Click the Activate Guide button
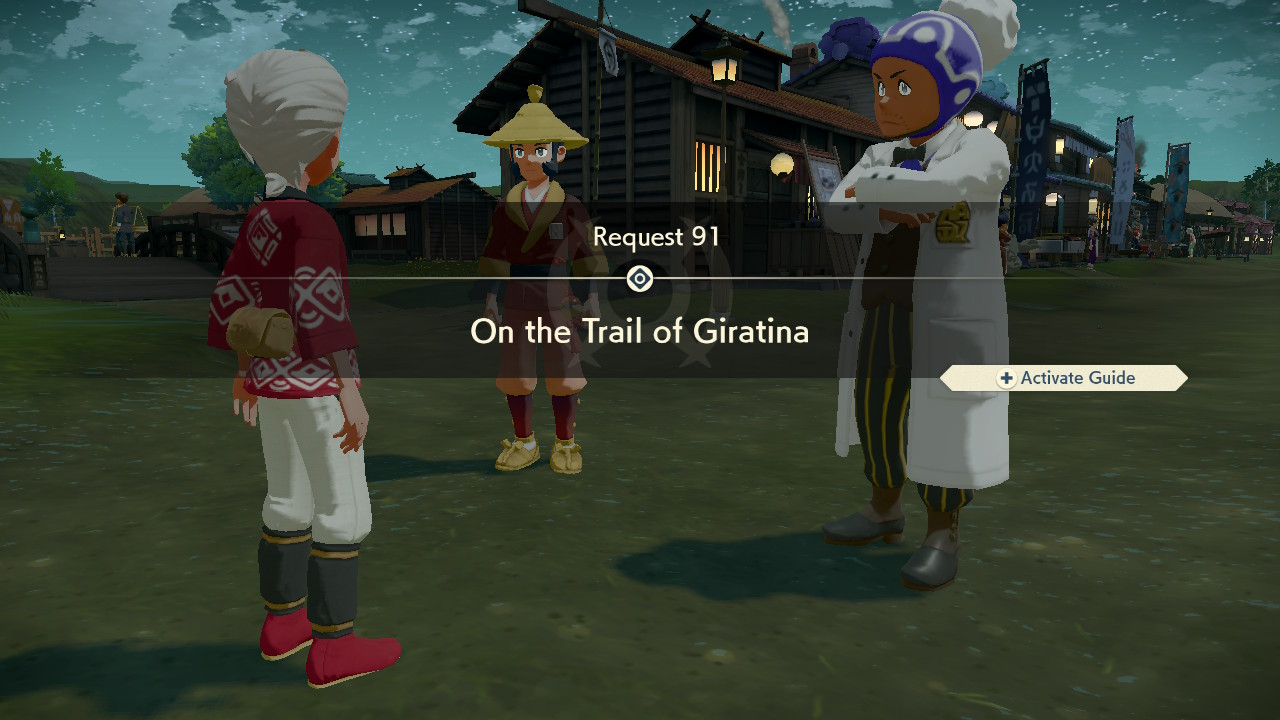Screen dimensions: 1280x720 click(x=1065, y=378)
